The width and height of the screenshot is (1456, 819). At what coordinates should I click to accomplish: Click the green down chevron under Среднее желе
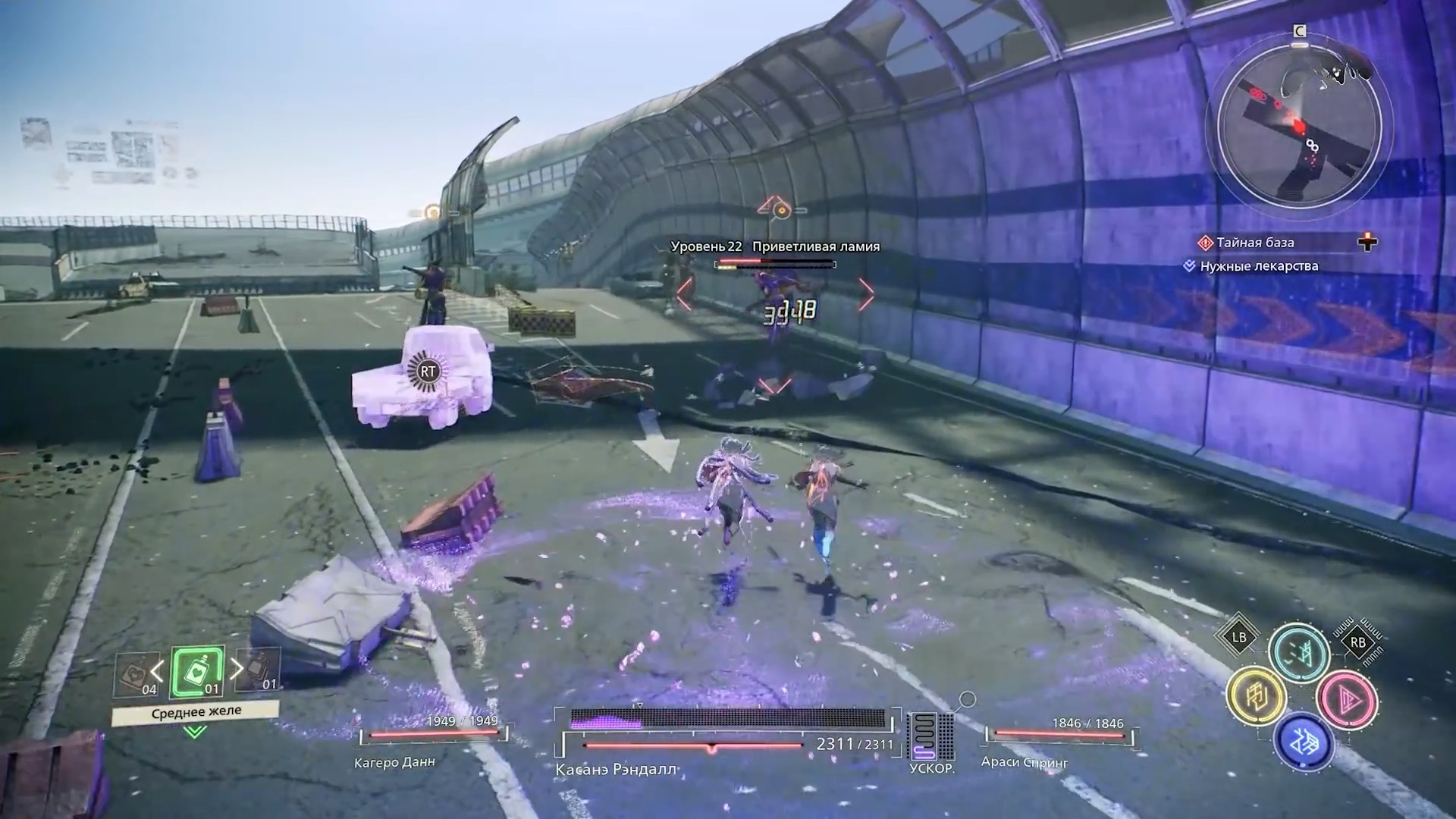[x=195, y=732]
